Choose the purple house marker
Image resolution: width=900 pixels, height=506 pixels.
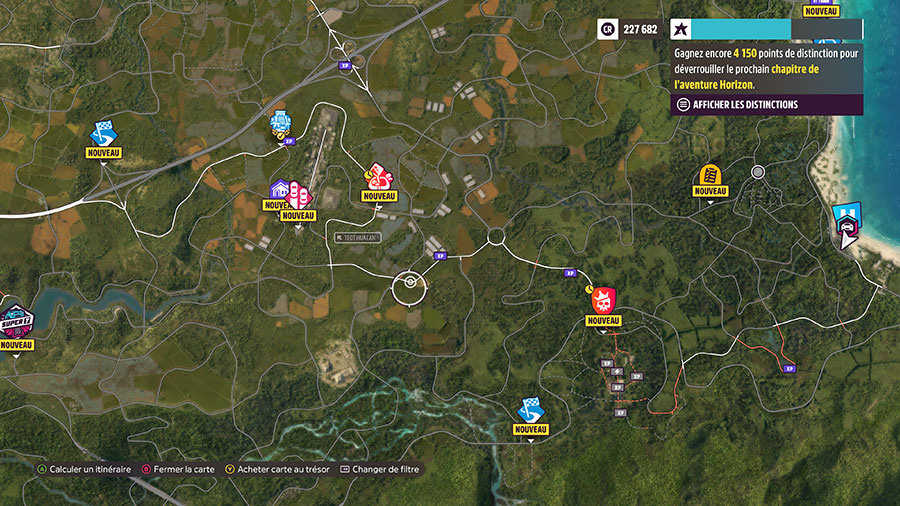[x=280, y=189]
